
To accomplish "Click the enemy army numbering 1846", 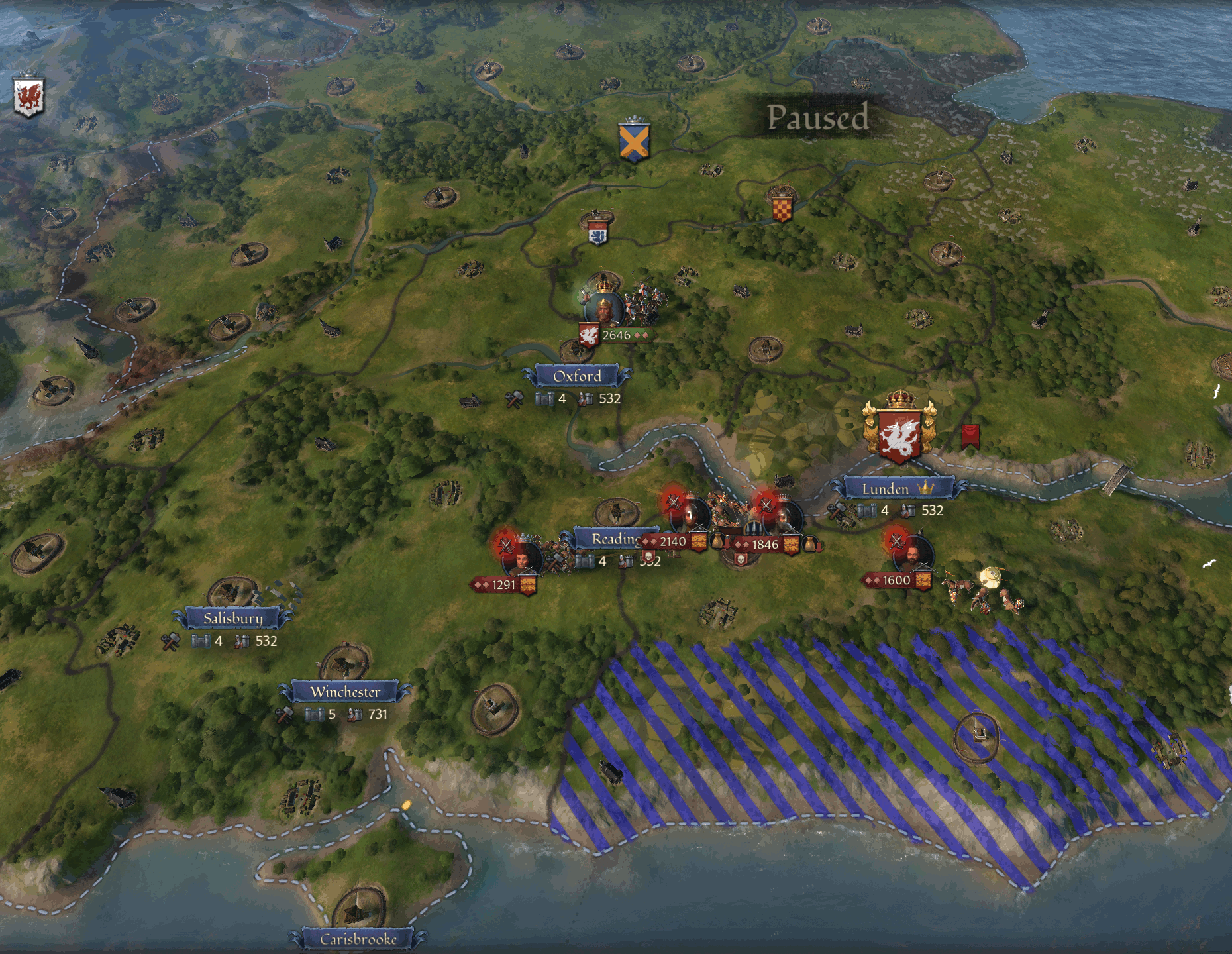I will pyautogui.click(x=764, y=545).
